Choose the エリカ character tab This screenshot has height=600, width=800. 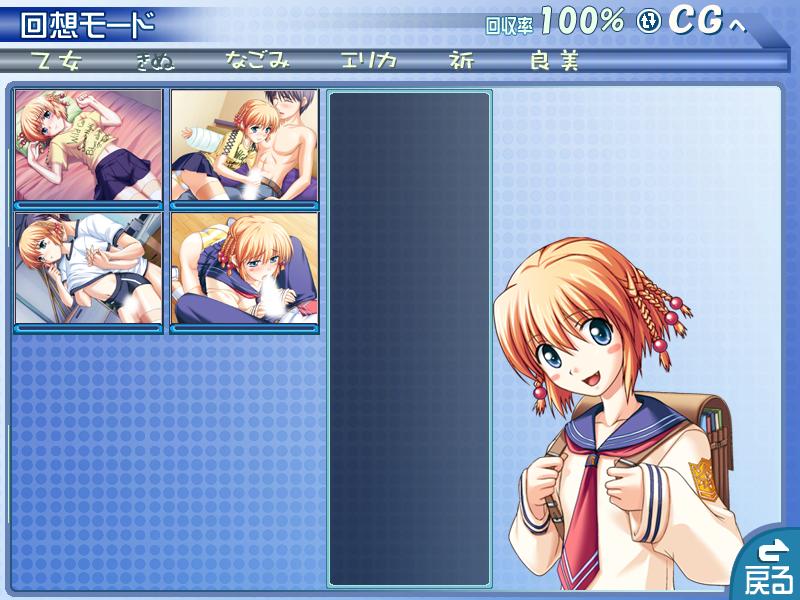368,61
